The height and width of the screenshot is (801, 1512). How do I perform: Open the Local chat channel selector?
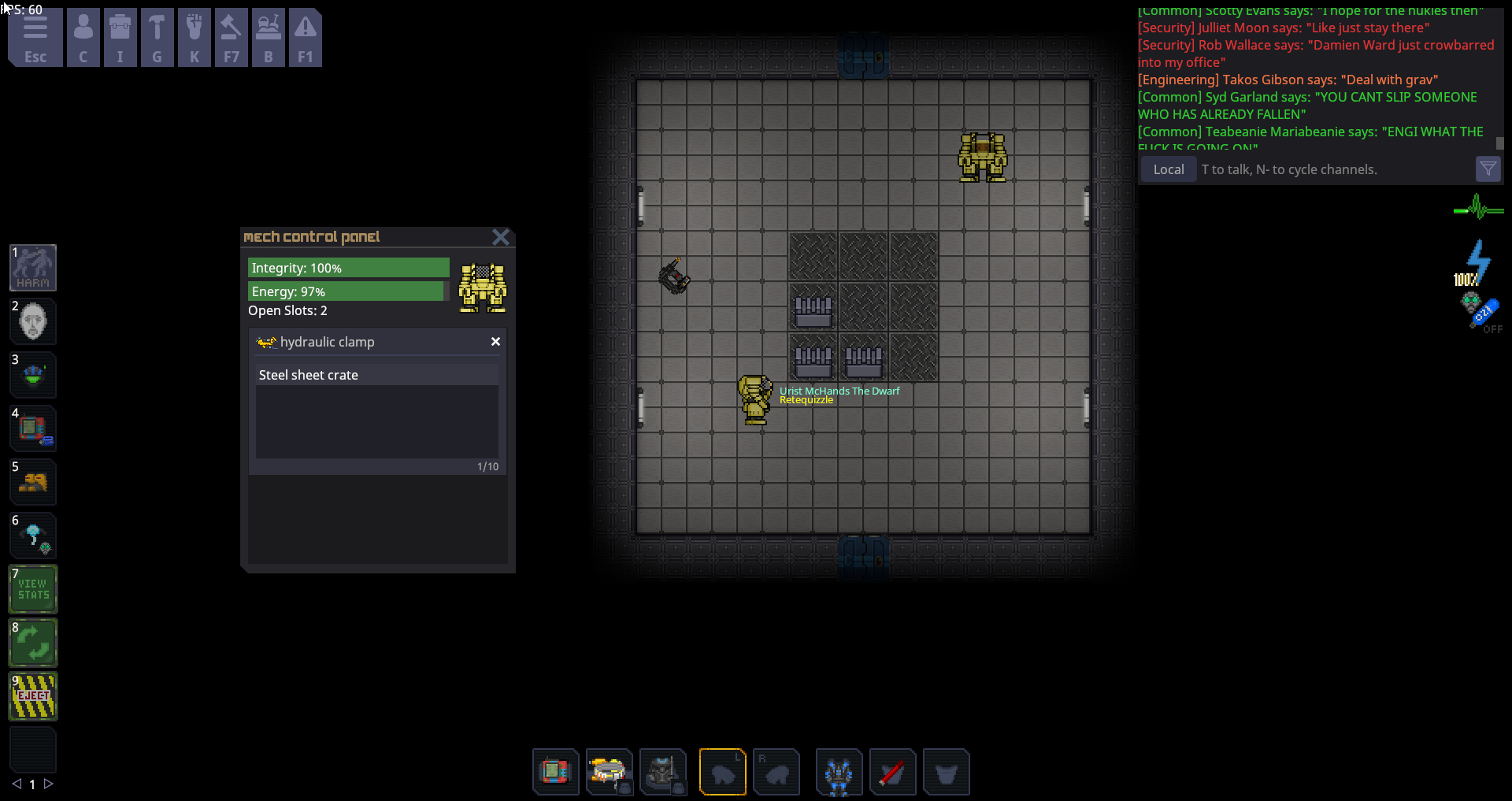pos(1168,169)
